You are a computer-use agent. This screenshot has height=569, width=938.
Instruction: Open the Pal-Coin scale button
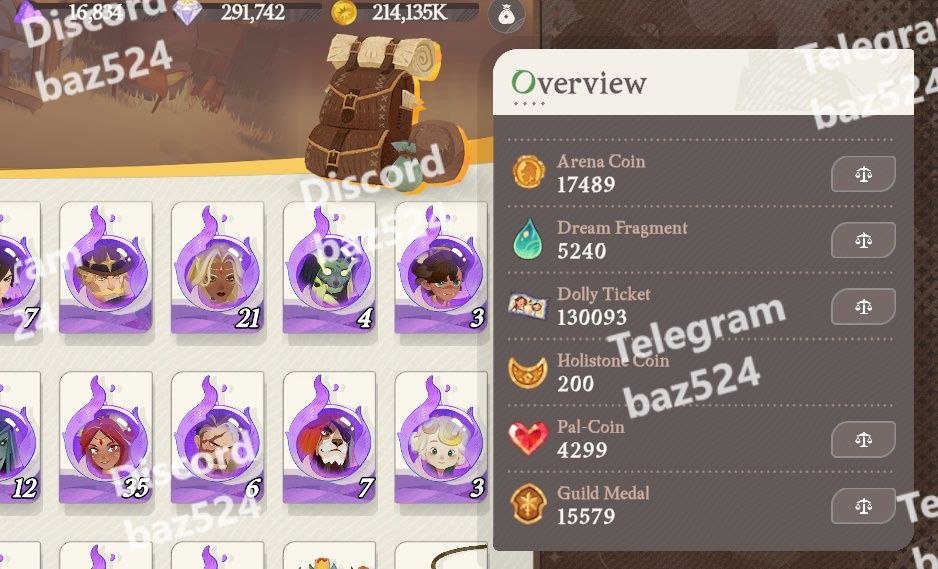pos(863,439)
